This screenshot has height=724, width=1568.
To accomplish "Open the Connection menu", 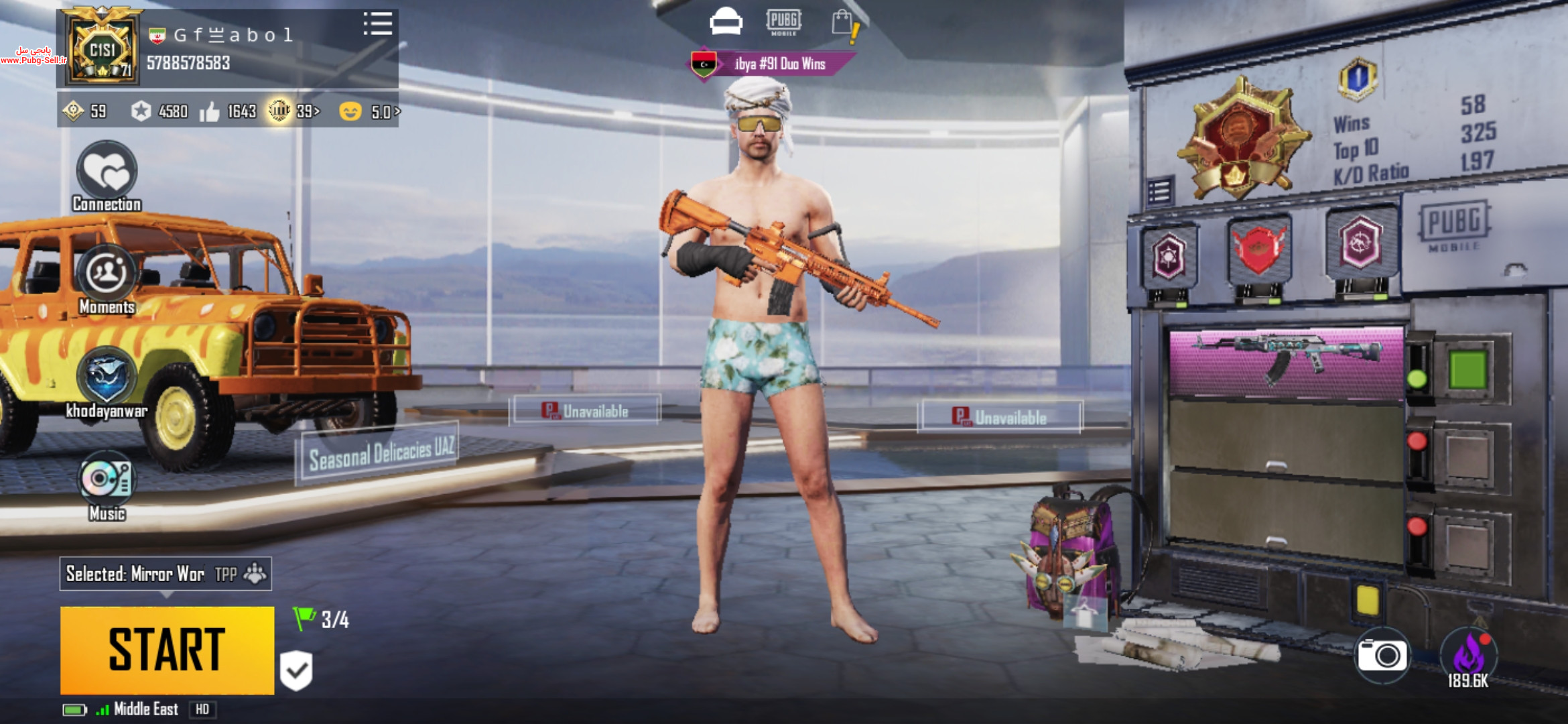I will 107,173.
